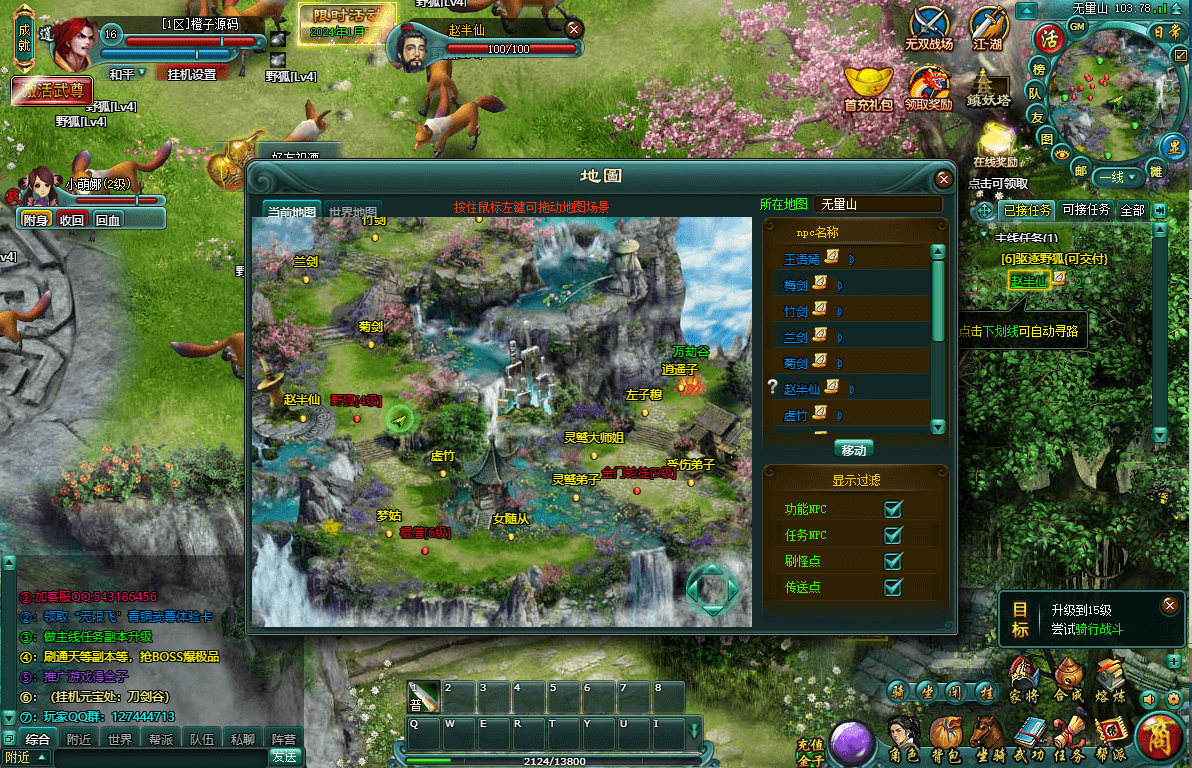The image size is (1192, 768).
Task: Close the 赵半仙 target frame
Action: tap(574, 30)
